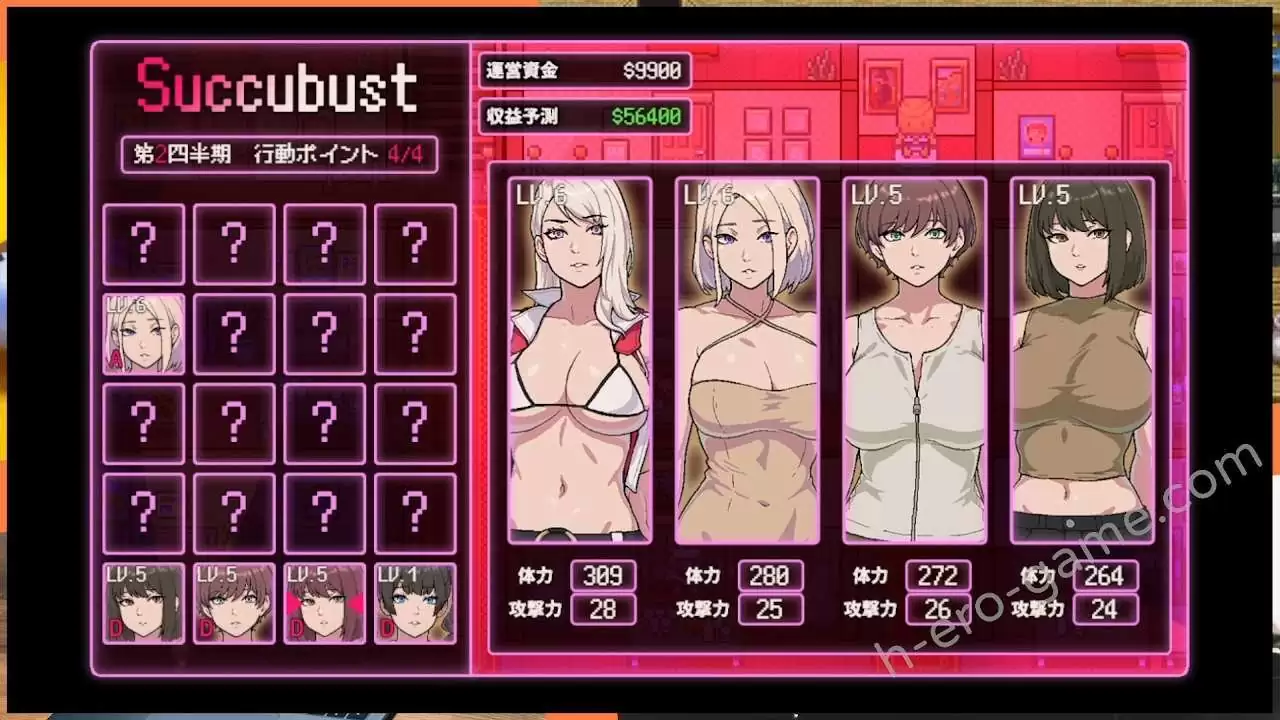
Task: Pick the character card with 272 stamina
Action: (x=915, y=360)
